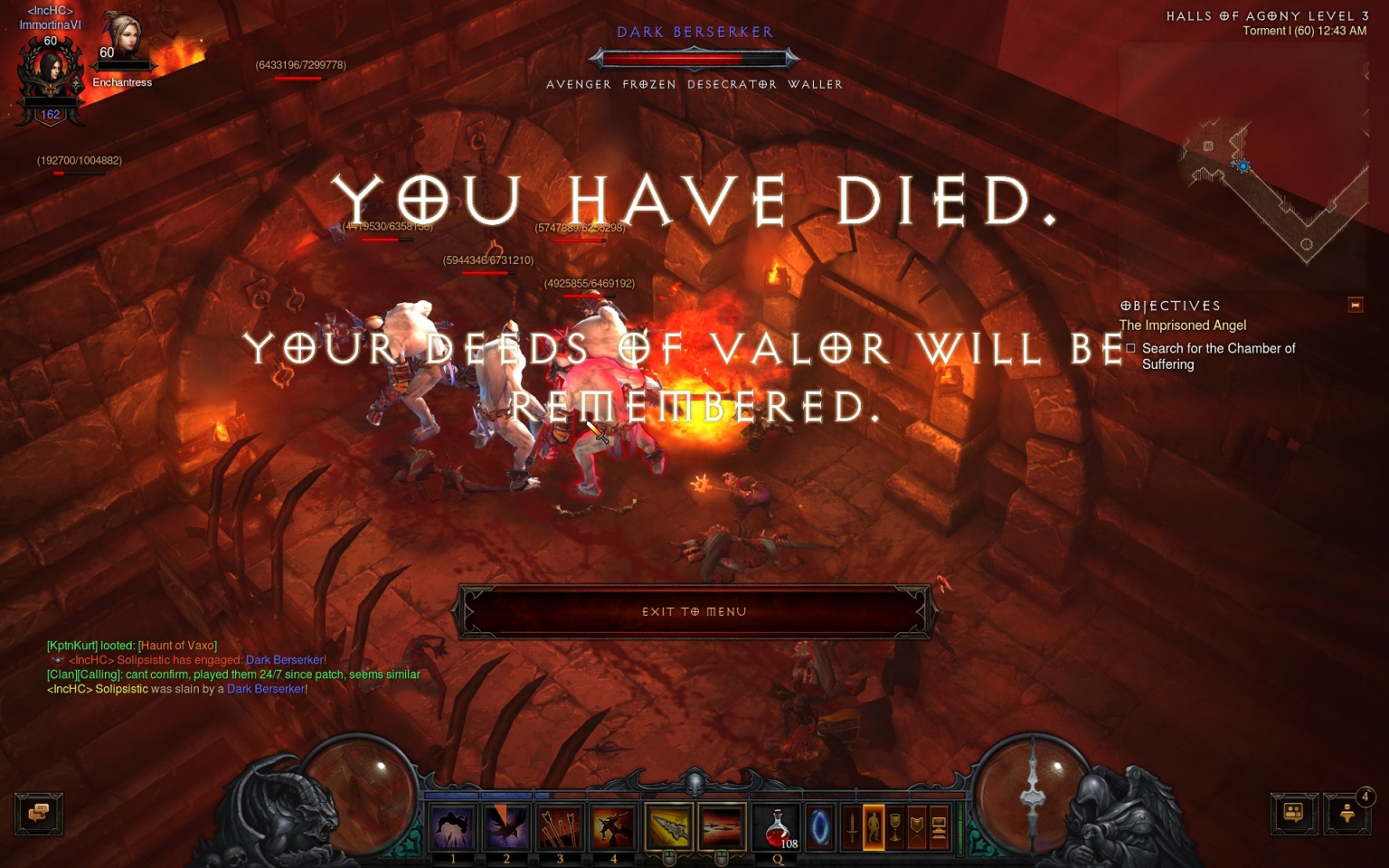
Task: Open the highlighted character inventory icon
Action: (x=874, y=827)
